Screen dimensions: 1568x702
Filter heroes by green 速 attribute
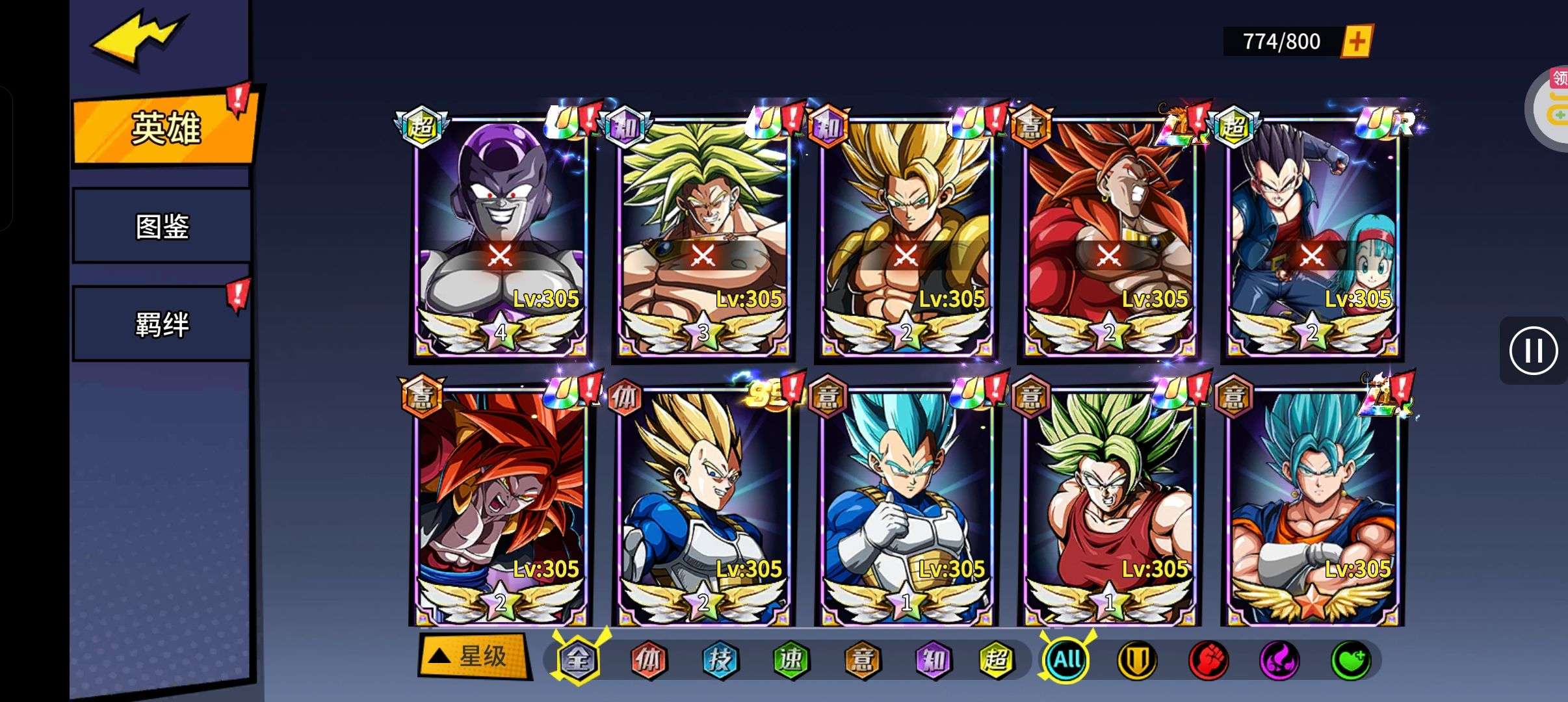(x=791, y=660)
